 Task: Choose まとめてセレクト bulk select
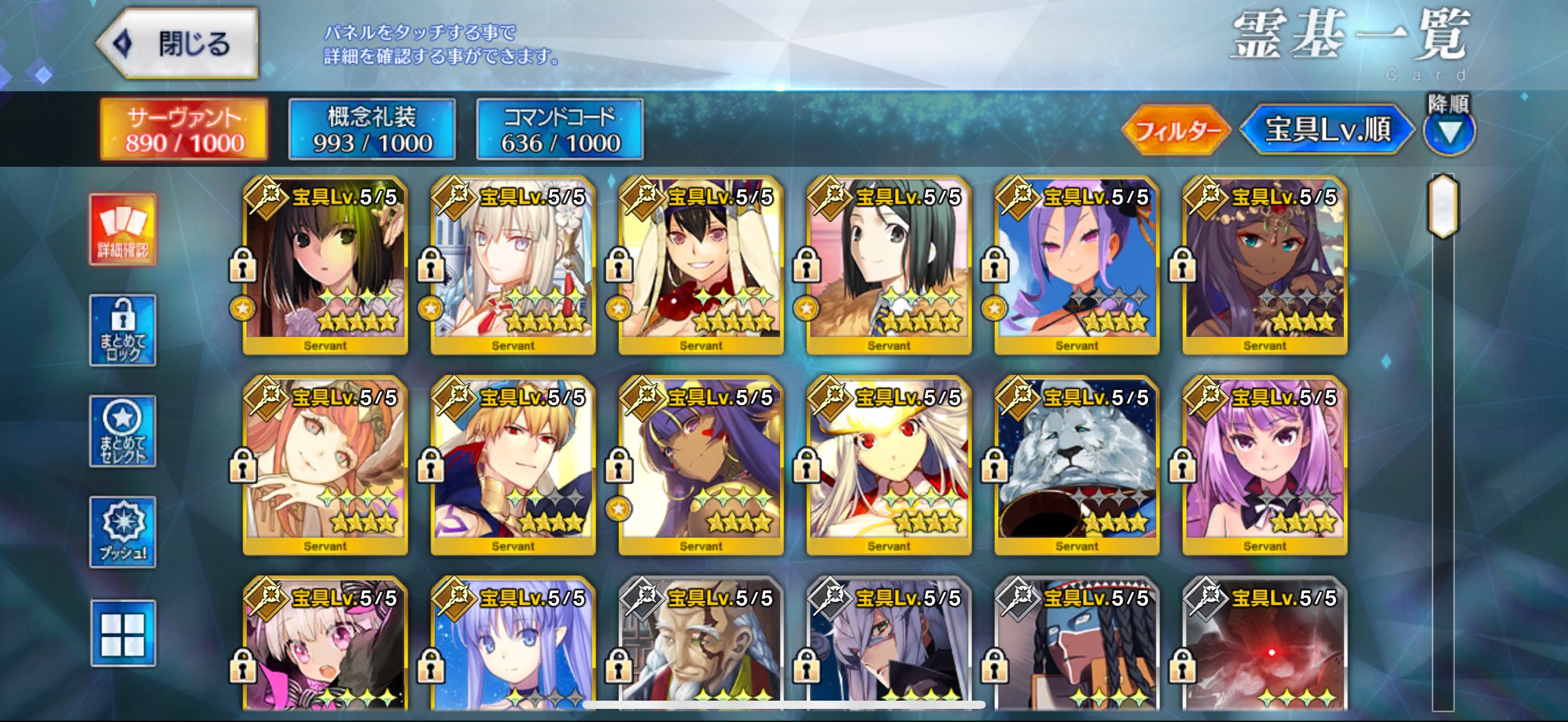point(123,432)
